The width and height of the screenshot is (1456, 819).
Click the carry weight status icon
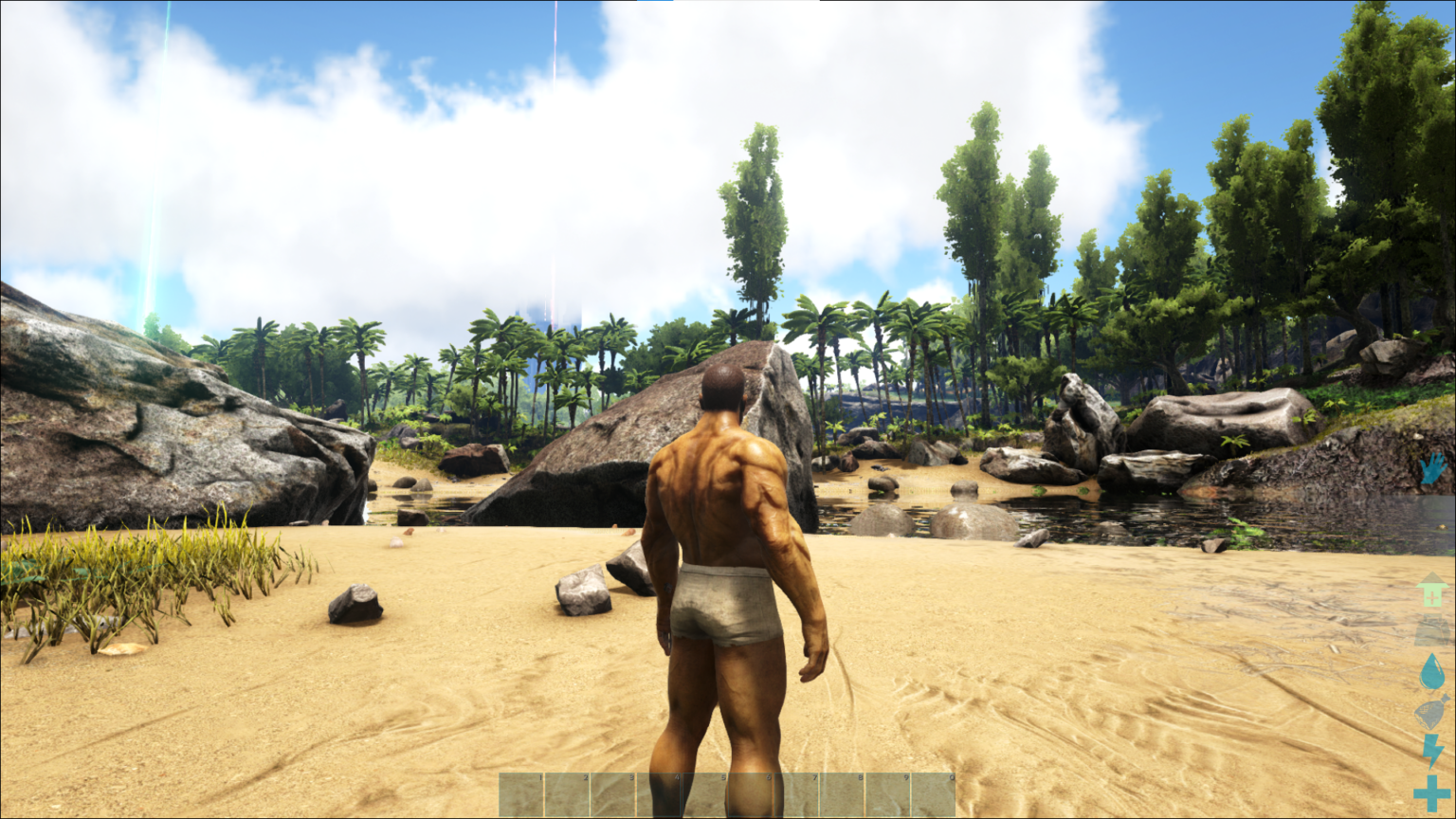pos(1432,632)
